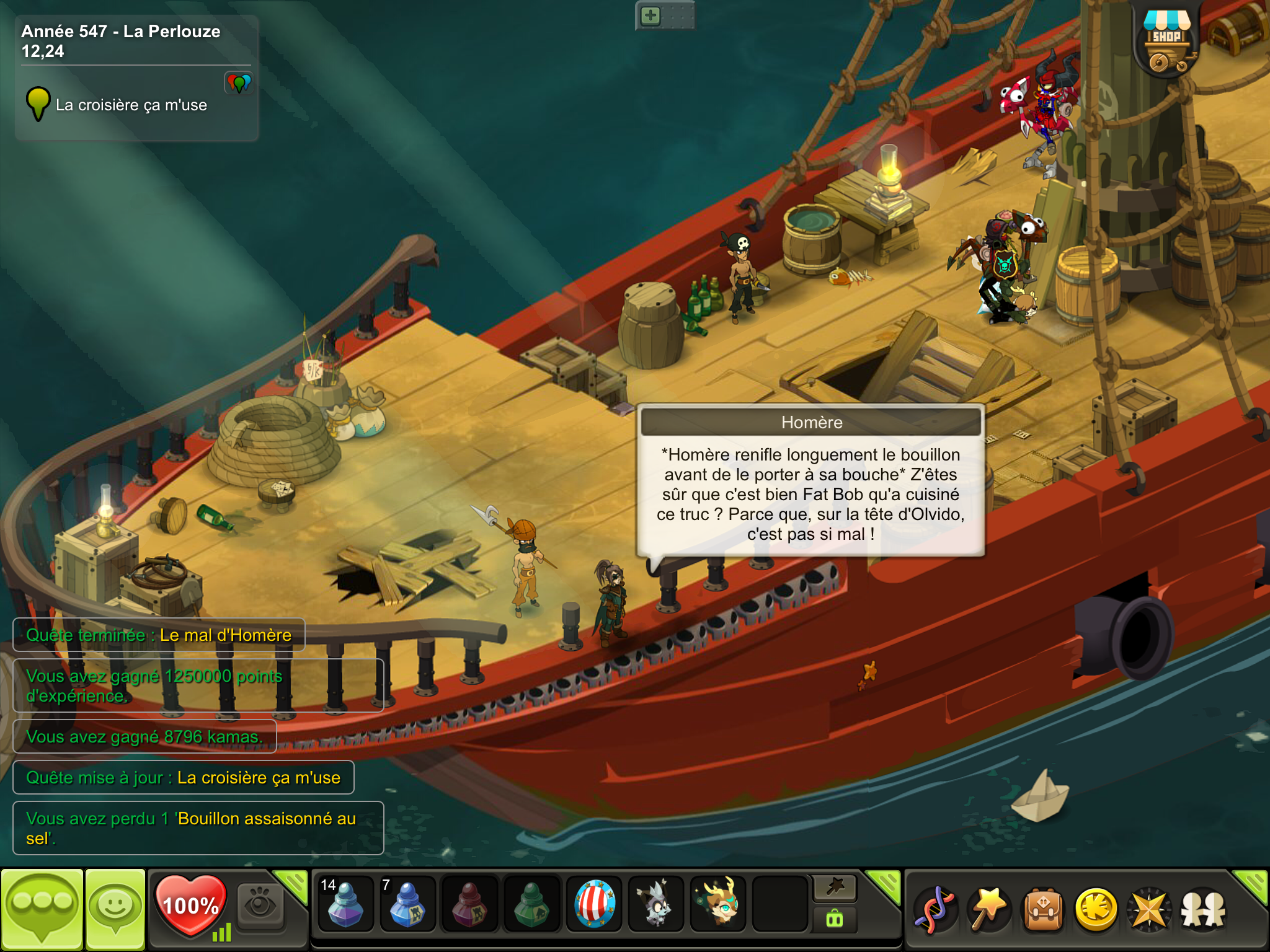Open the friends social menu
Image resolution: width=1270 pixels, height=952 pixels.
pos(1203,909)
